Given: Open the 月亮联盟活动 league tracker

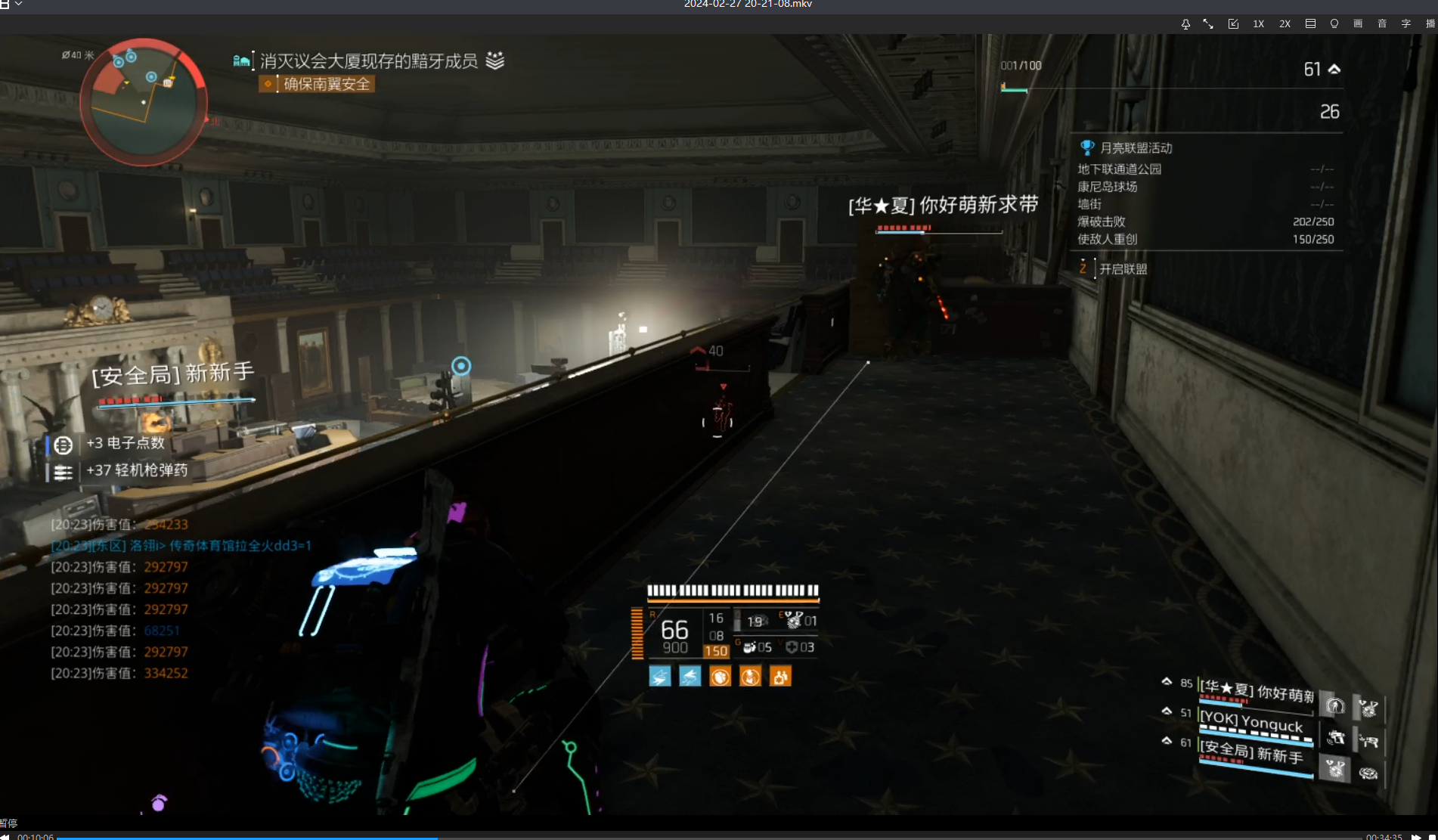Looking at the screenshot, I should pyautogui.click(x=1135, y=148).
